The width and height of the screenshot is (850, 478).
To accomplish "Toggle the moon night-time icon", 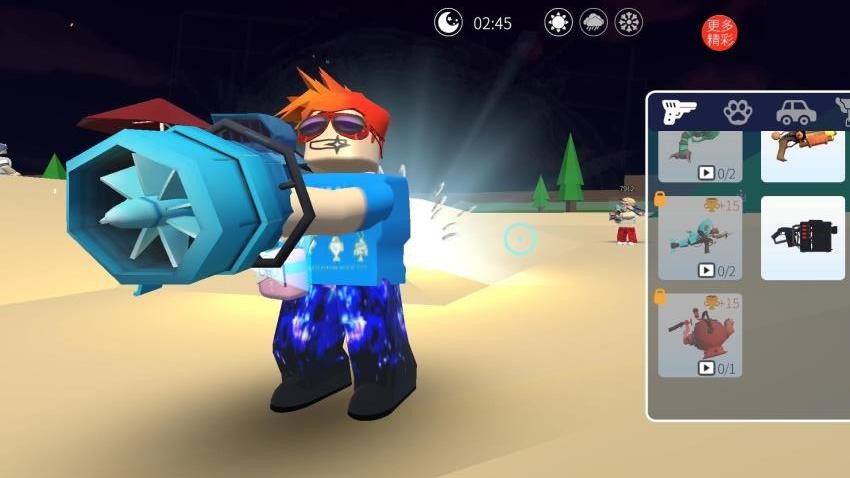I will pos(448,22).
